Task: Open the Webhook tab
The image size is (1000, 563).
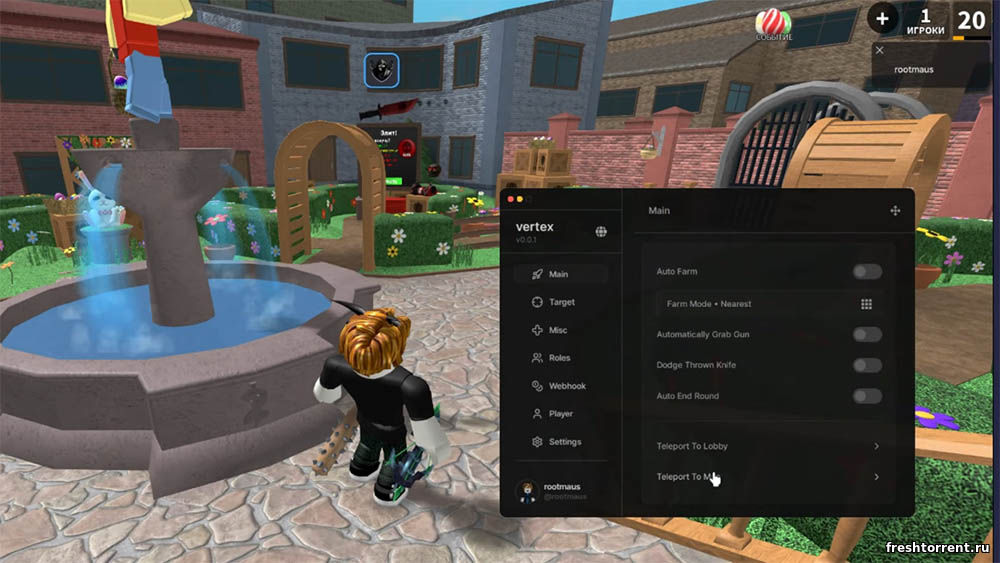Action: click(x=566, y=386)
